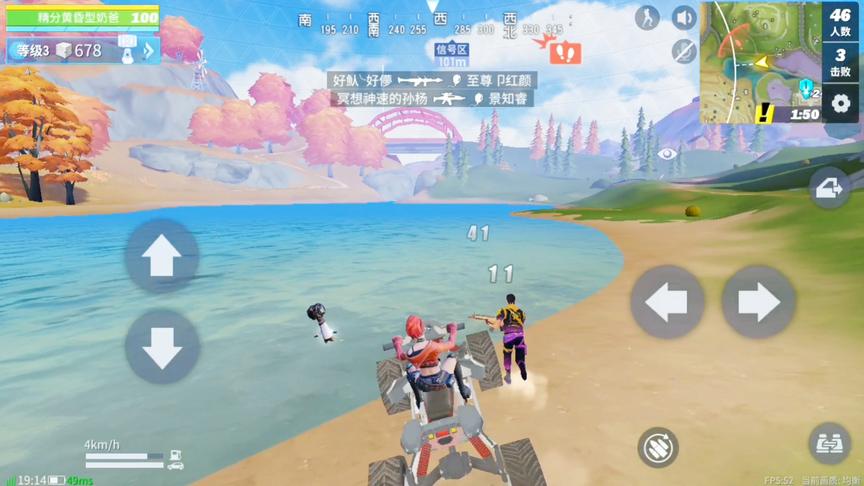Tap the reverse down arrow button
This screenshot has width=864, height=486.
point(161,346)
